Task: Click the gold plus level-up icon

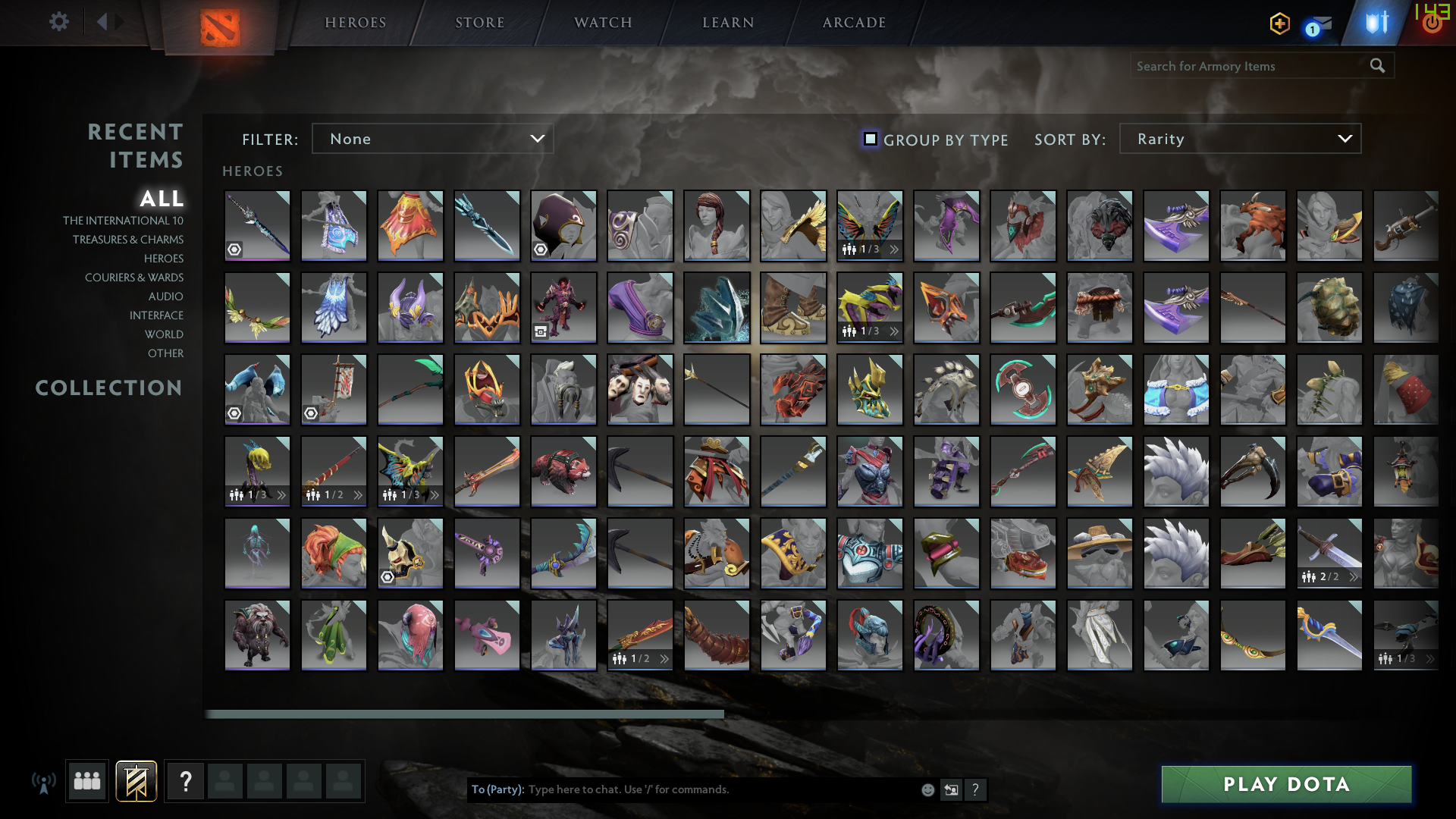Action: pyautogui.click(x=1279, y=24)
